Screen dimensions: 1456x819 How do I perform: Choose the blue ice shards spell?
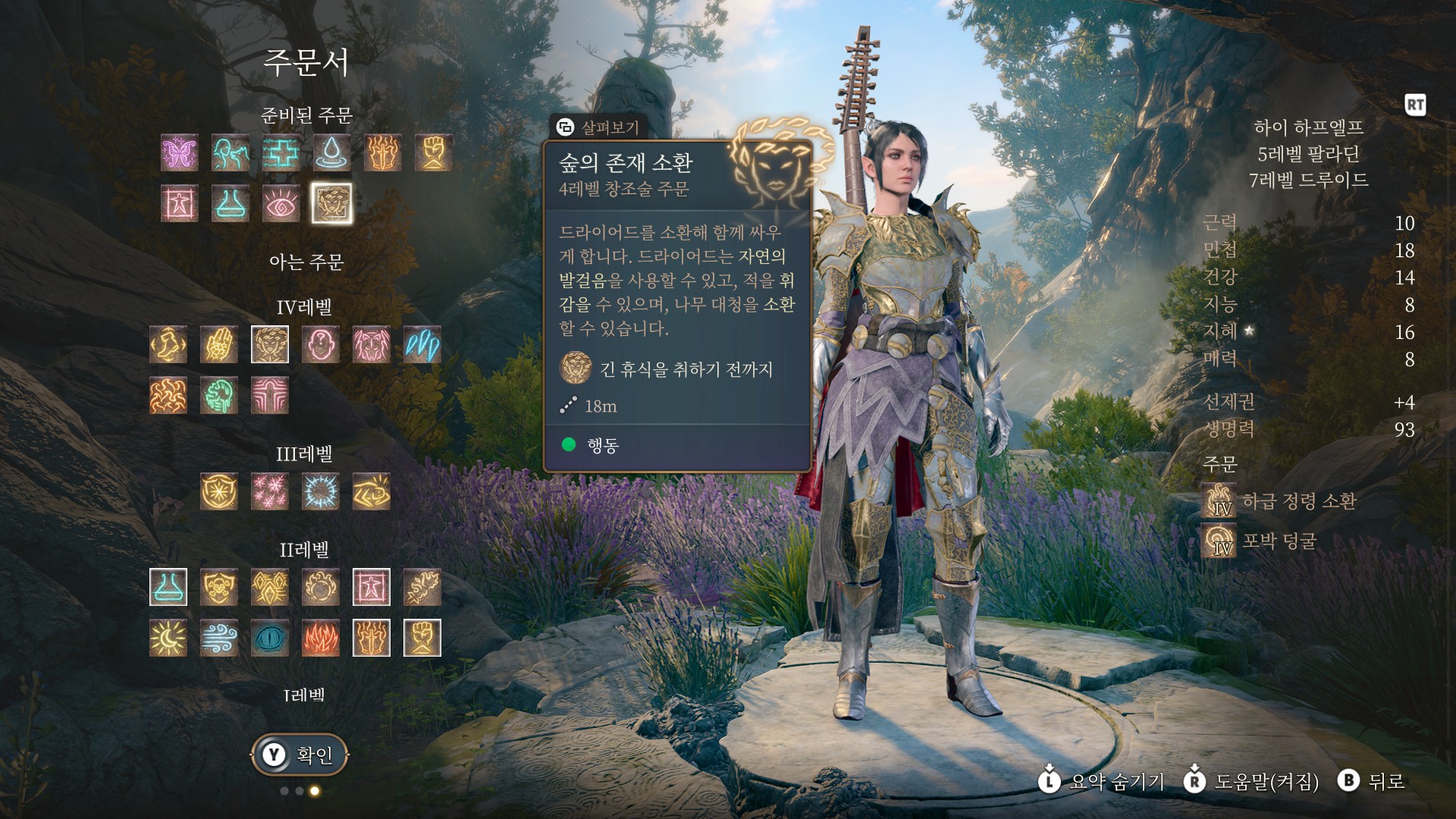[422, 344]
